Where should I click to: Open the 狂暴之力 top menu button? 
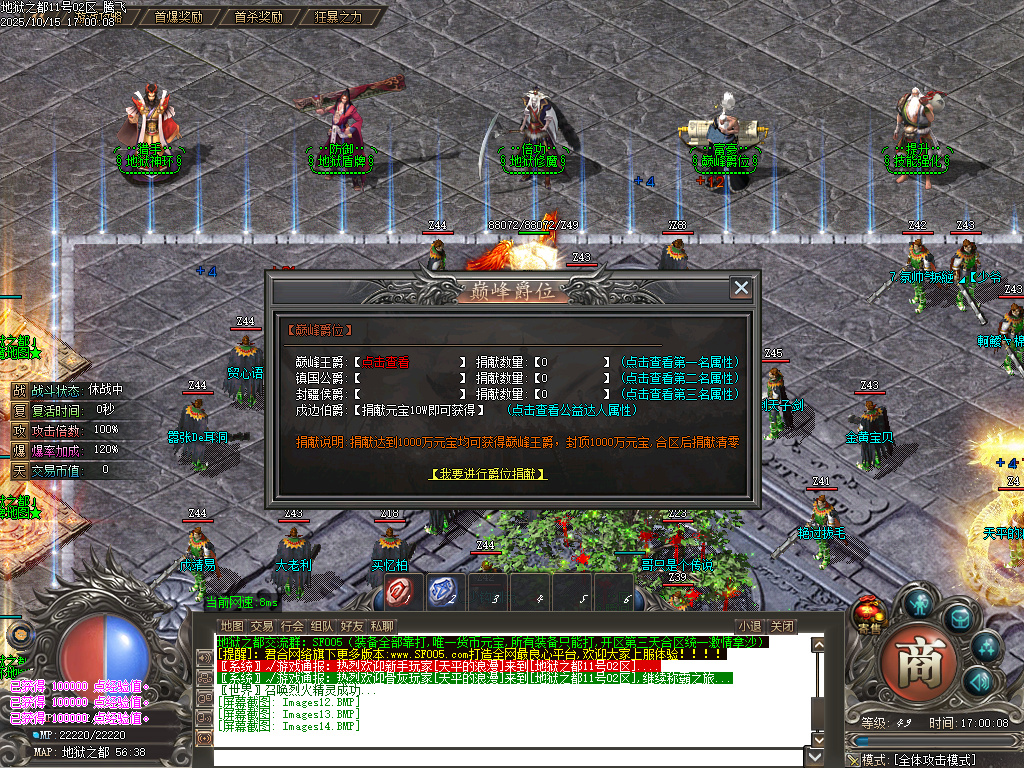click(338, 17)
